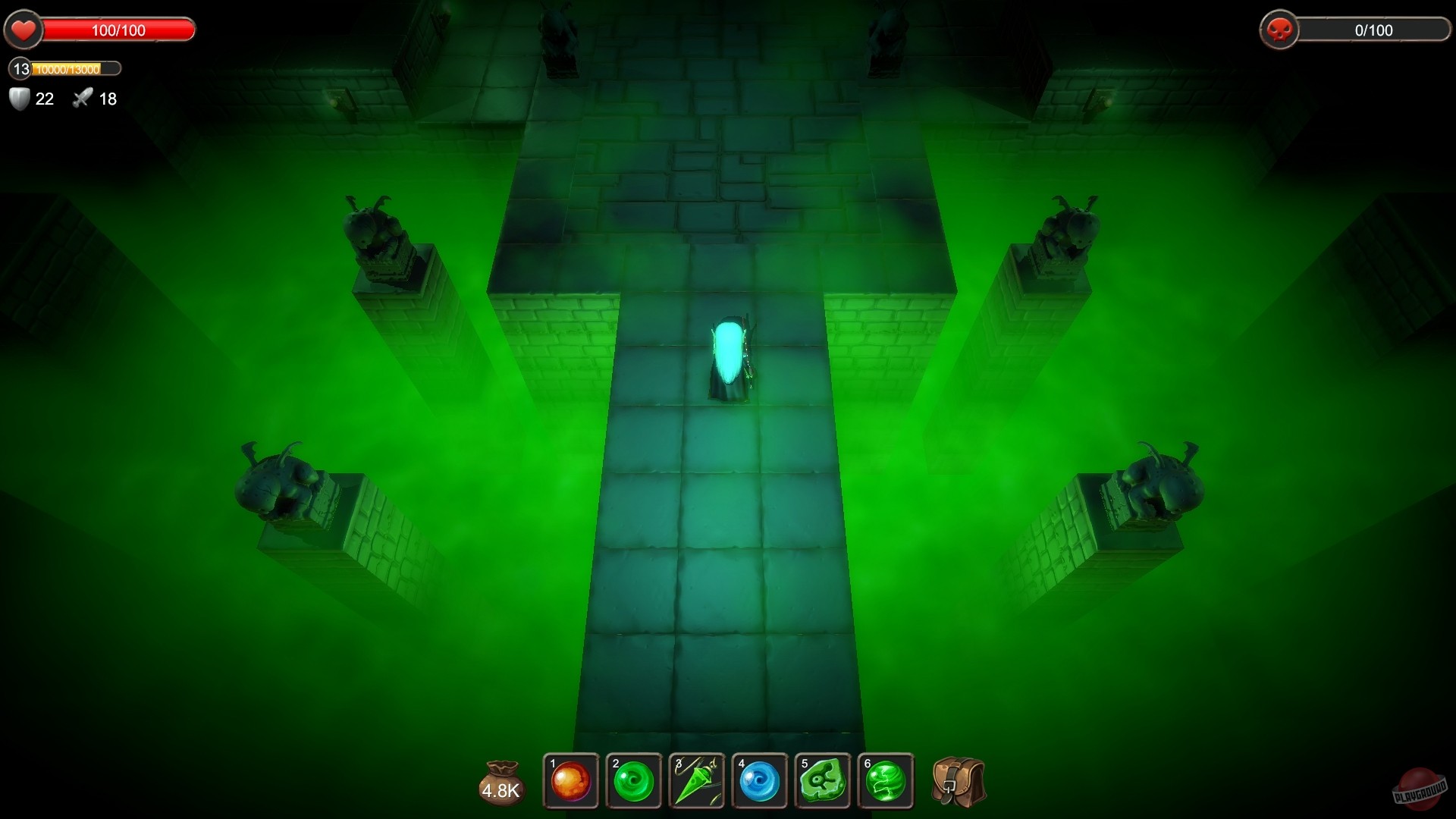Click the heart icon beside the health bar
This screenshot has width=1456, height=819.
coord(24,30)
